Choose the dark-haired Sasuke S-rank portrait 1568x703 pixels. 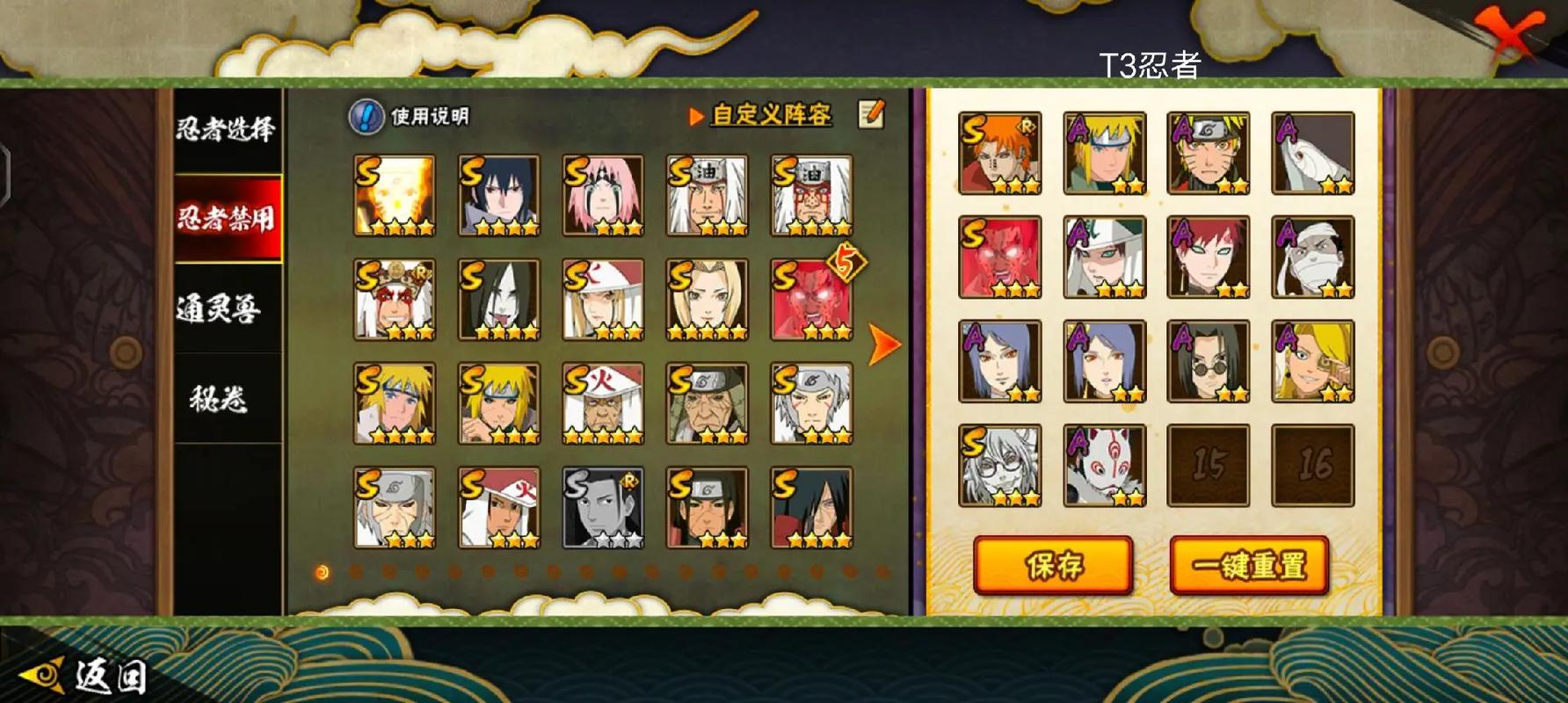point(498,196)
